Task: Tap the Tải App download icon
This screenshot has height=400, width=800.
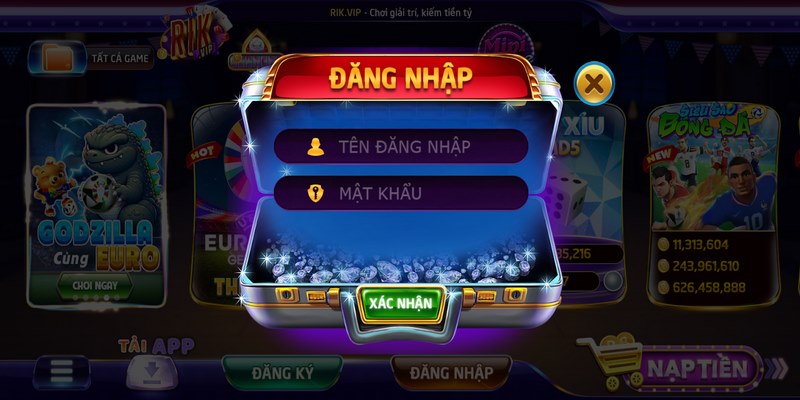Action: point(150,370)
